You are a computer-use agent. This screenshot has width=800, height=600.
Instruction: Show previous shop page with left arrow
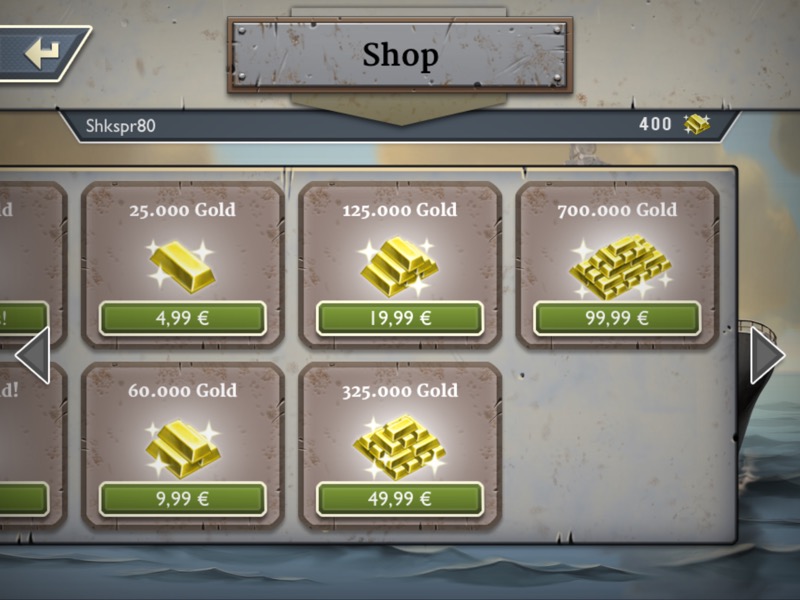(32, 355)
